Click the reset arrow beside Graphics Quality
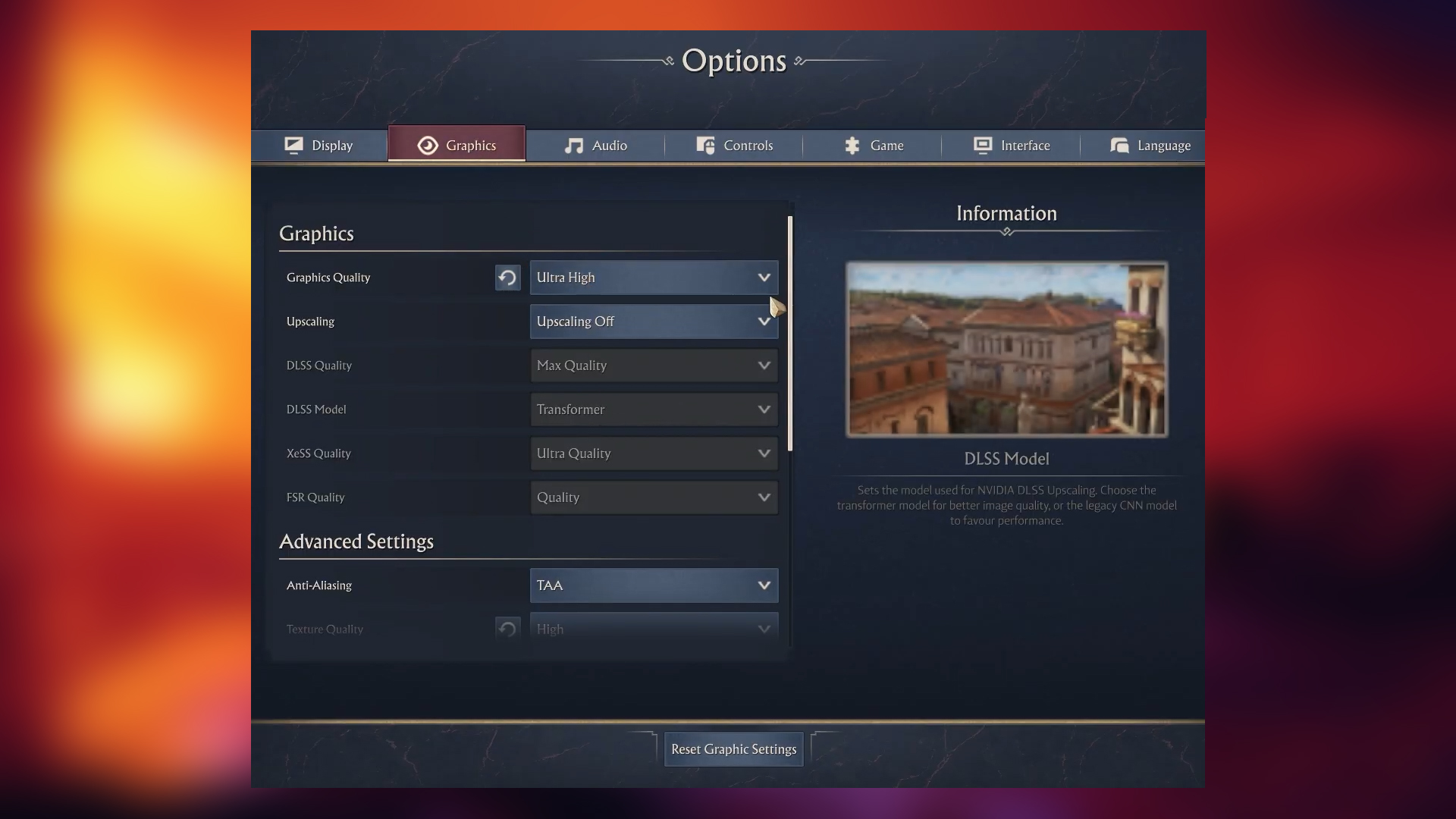 click(x=507, y=278)
